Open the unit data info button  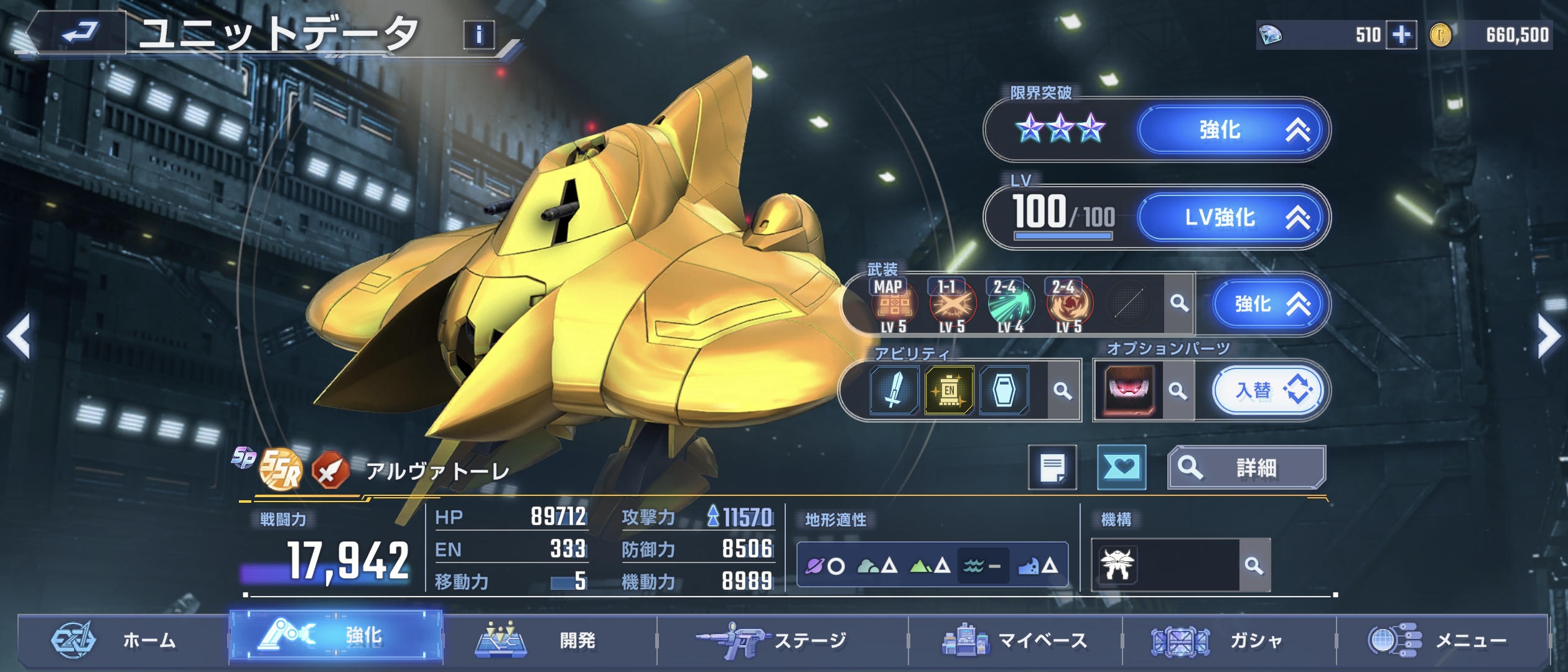point(478,35)
